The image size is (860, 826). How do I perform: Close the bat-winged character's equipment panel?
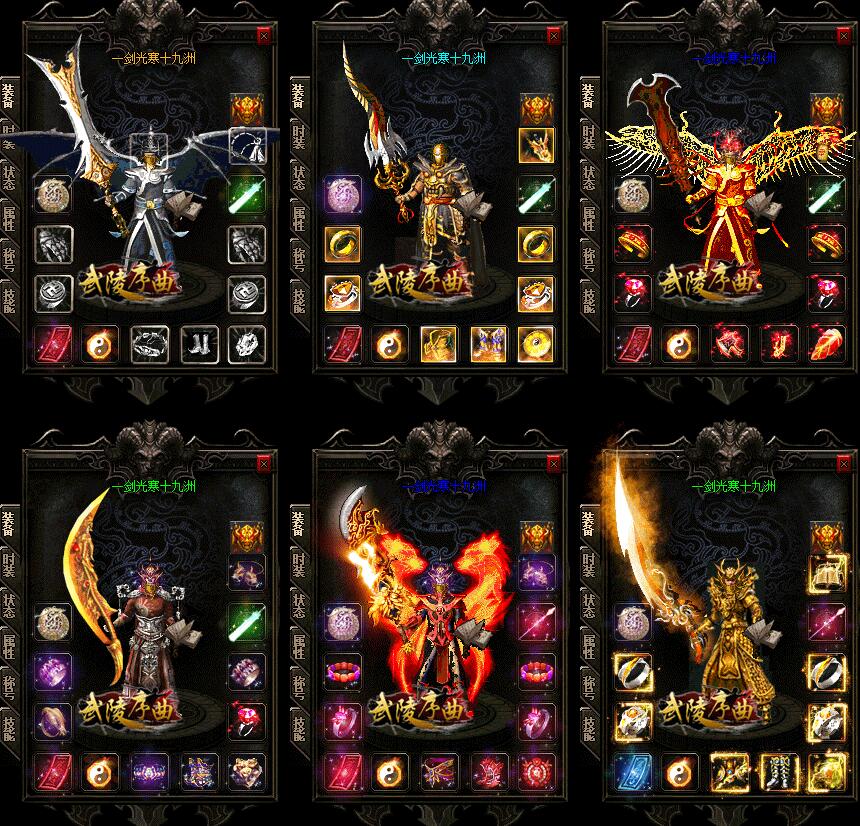pyautogui.click(x=264, y=35)
